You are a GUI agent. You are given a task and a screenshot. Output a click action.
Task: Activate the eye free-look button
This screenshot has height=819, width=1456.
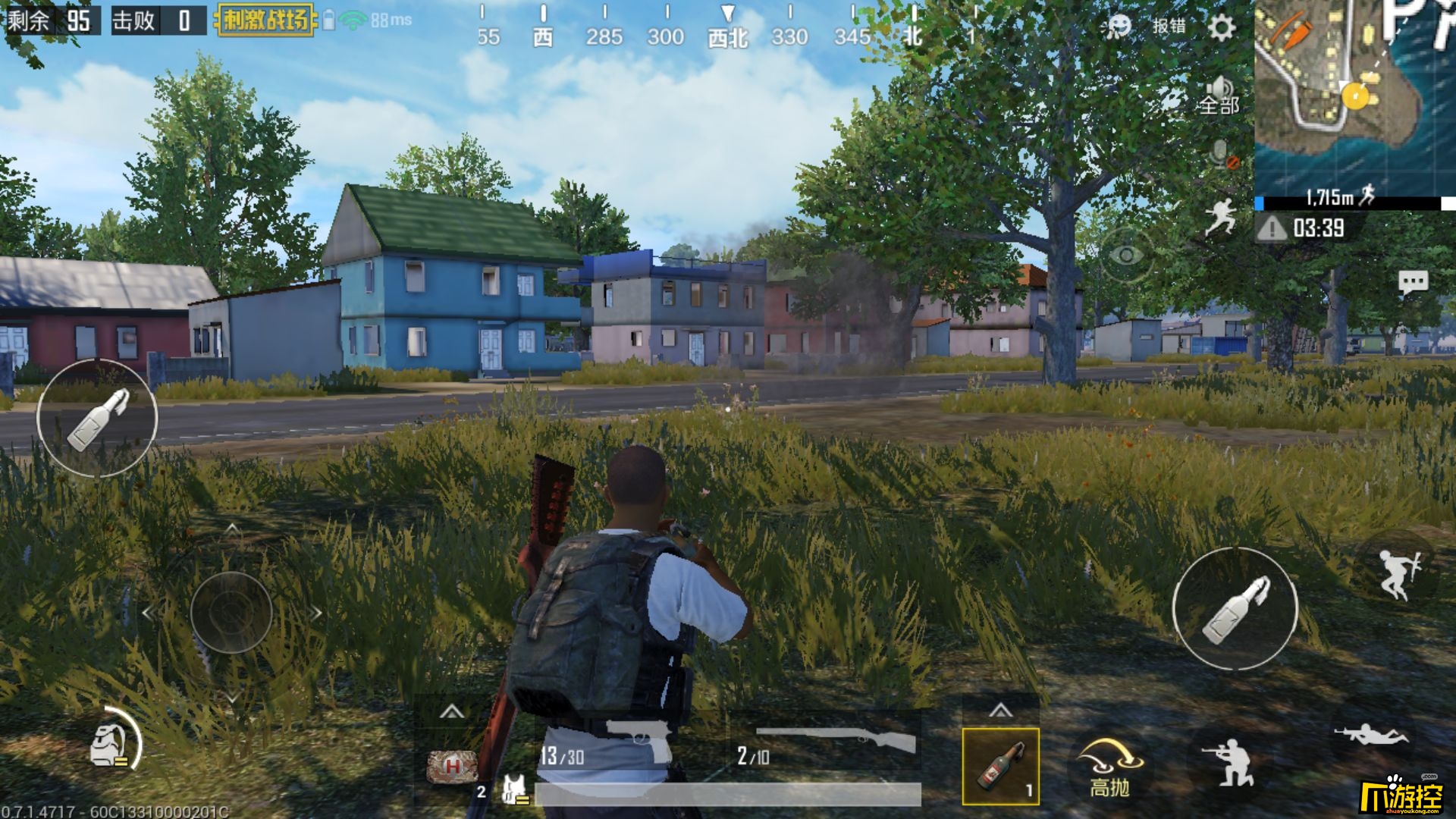pos(1126,256)
